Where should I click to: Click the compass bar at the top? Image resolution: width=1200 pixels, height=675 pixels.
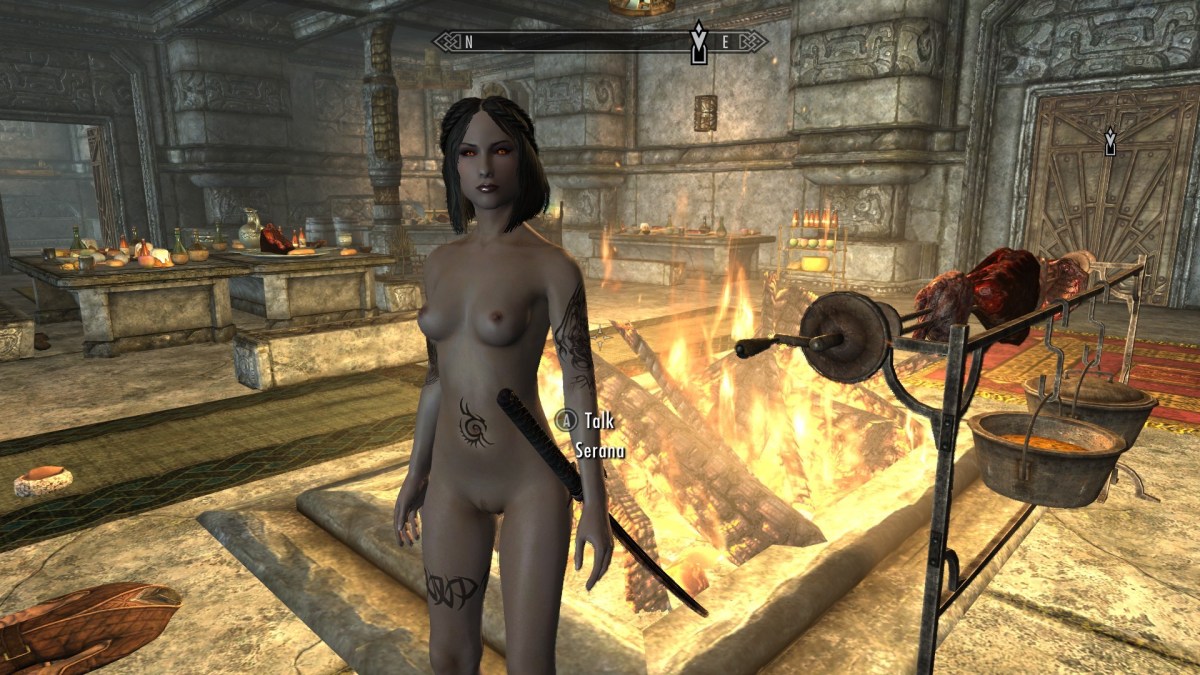click(600, 41)
